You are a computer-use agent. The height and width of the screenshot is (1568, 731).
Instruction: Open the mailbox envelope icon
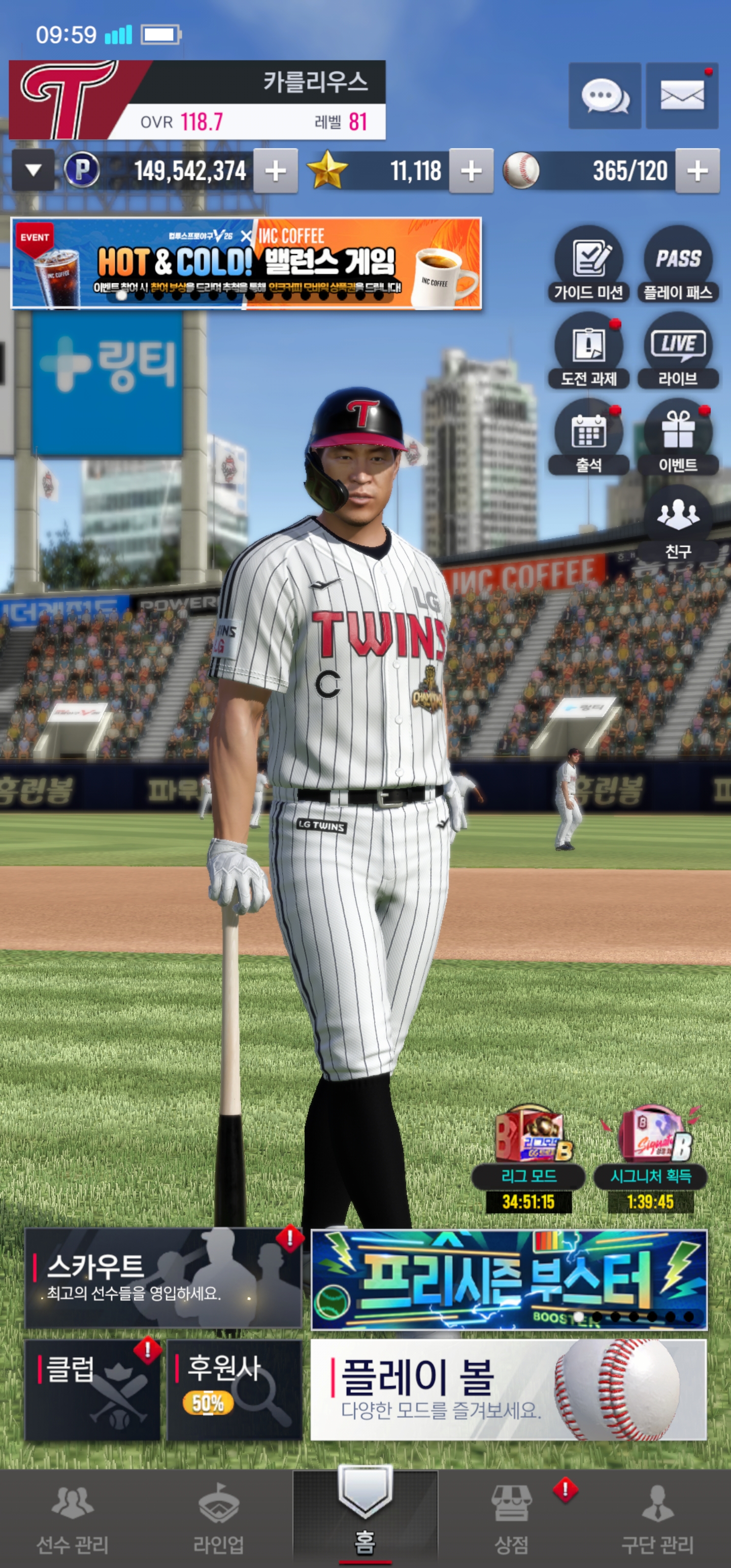[x=682, y=96]
